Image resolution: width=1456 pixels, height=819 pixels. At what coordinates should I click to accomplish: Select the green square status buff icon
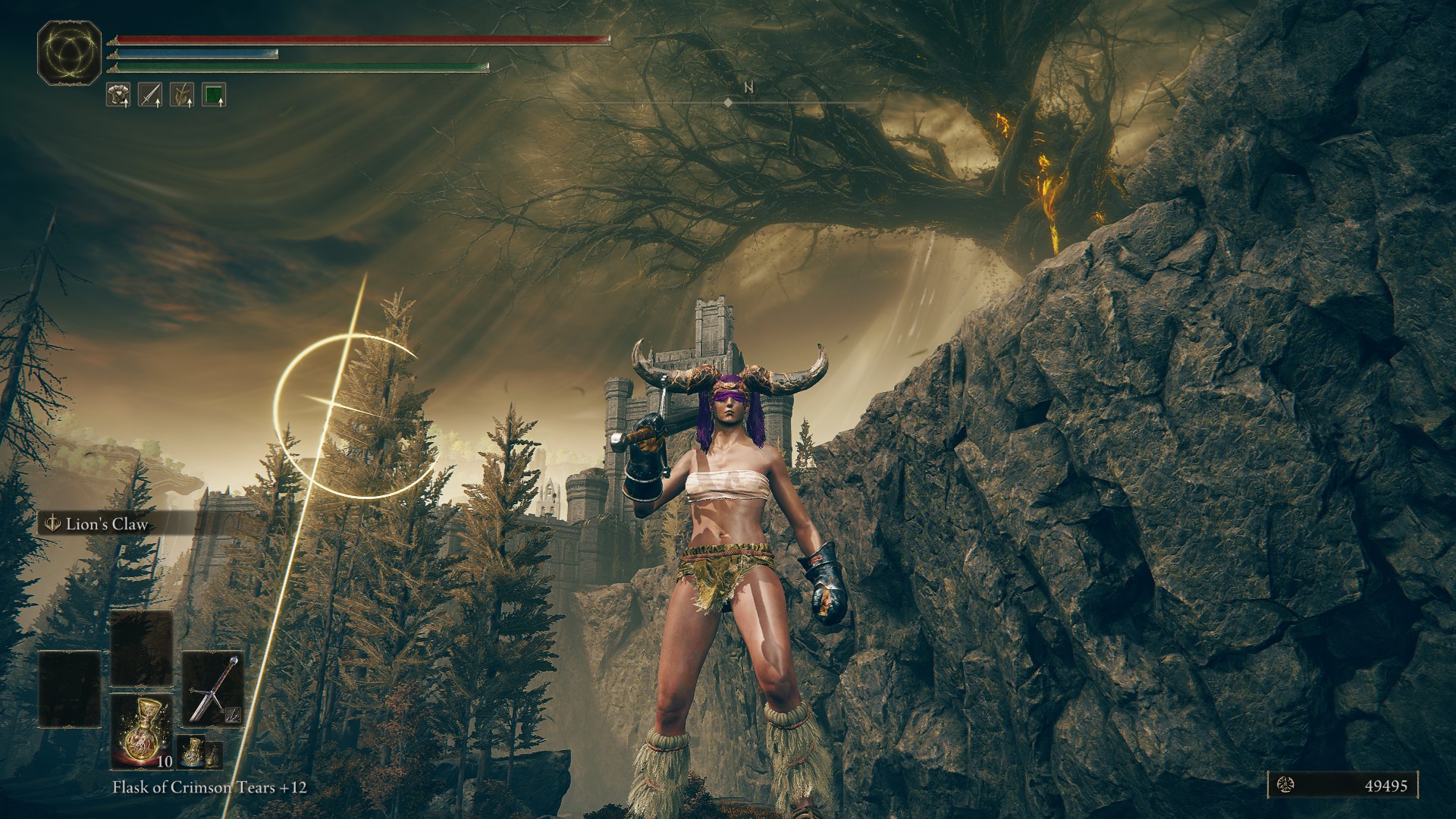(215, 95)
